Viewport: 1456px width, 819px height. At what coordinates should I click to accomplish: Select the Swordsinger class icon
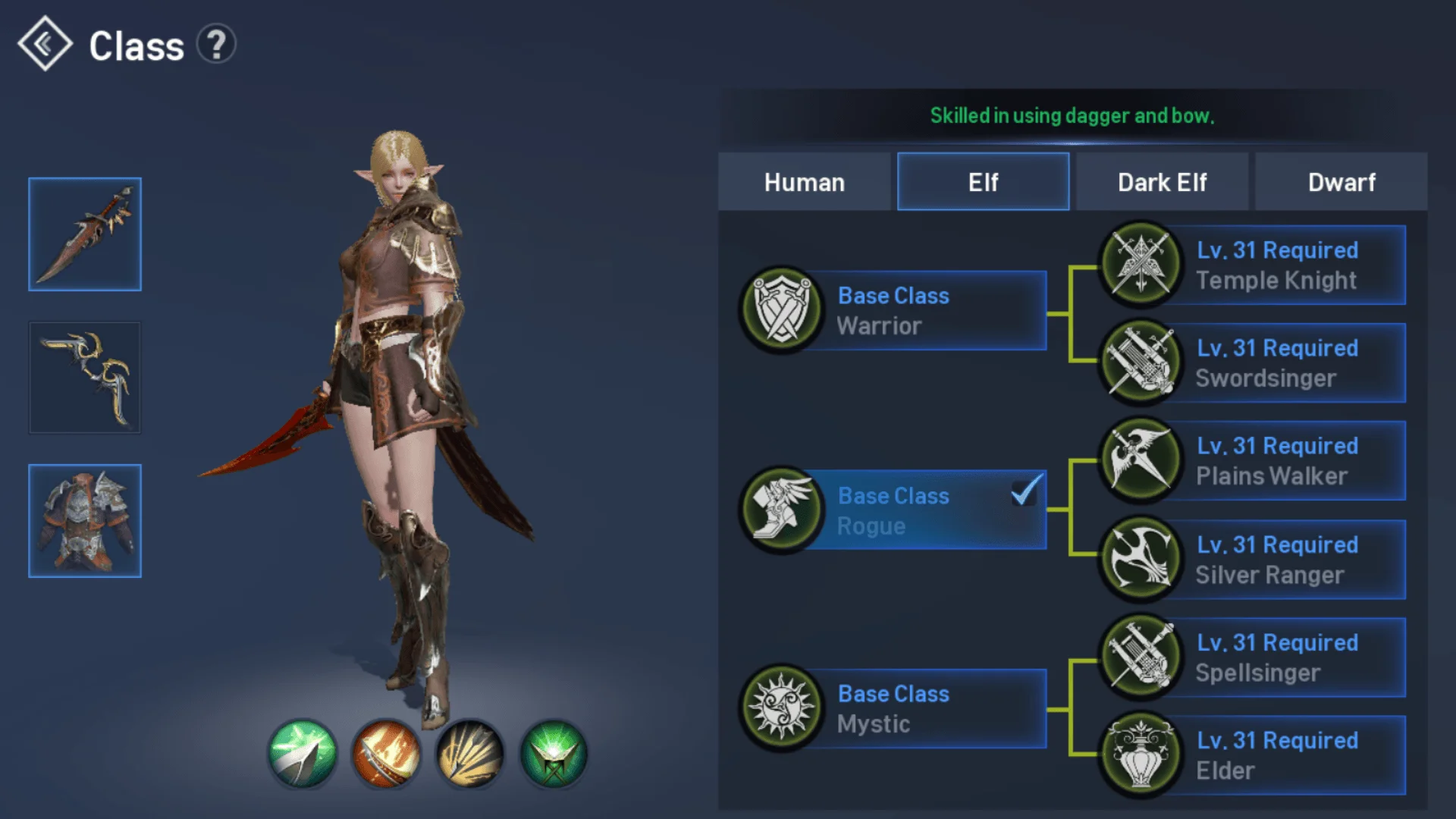coord(1140,362)
